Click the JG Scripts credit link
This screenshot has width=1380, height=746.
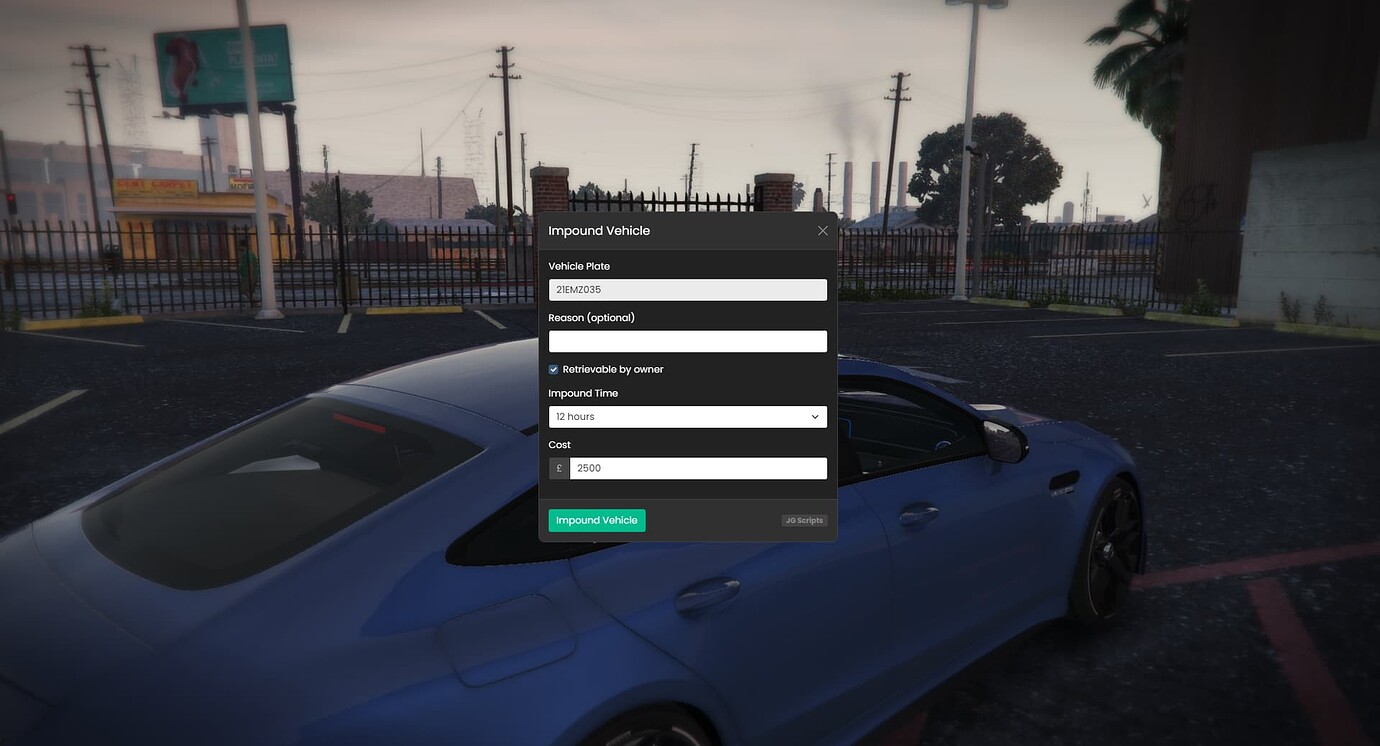coord(804,519)
